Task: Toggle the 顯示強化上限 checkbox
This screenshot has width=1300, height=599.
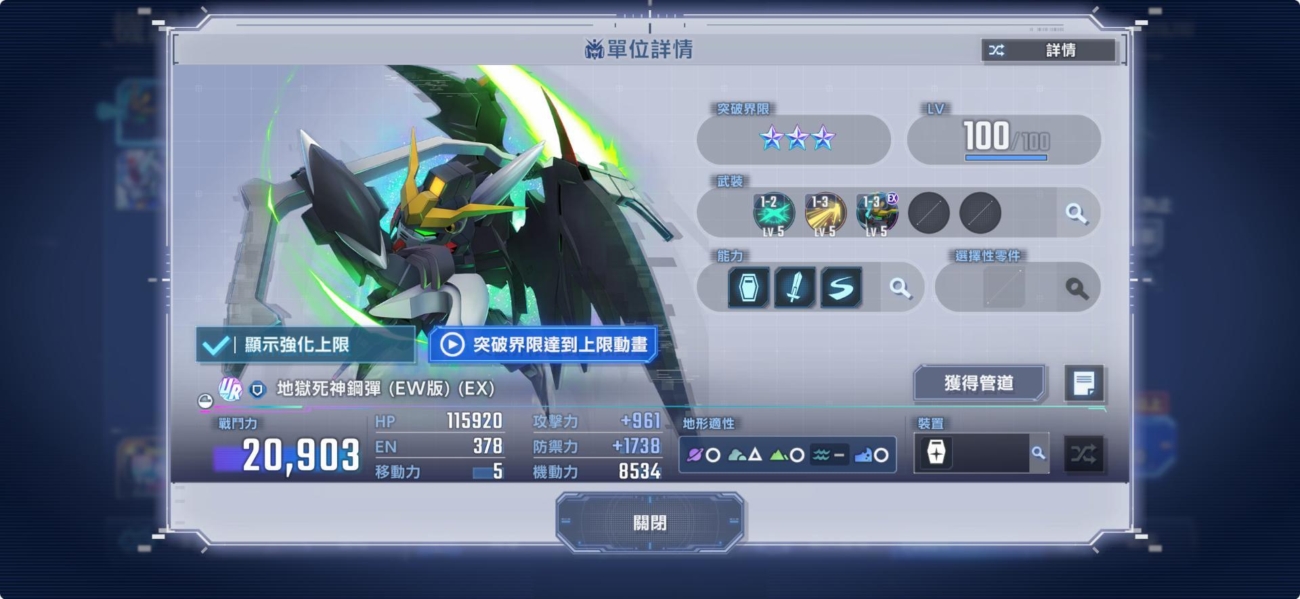Action: coord(305,345)
